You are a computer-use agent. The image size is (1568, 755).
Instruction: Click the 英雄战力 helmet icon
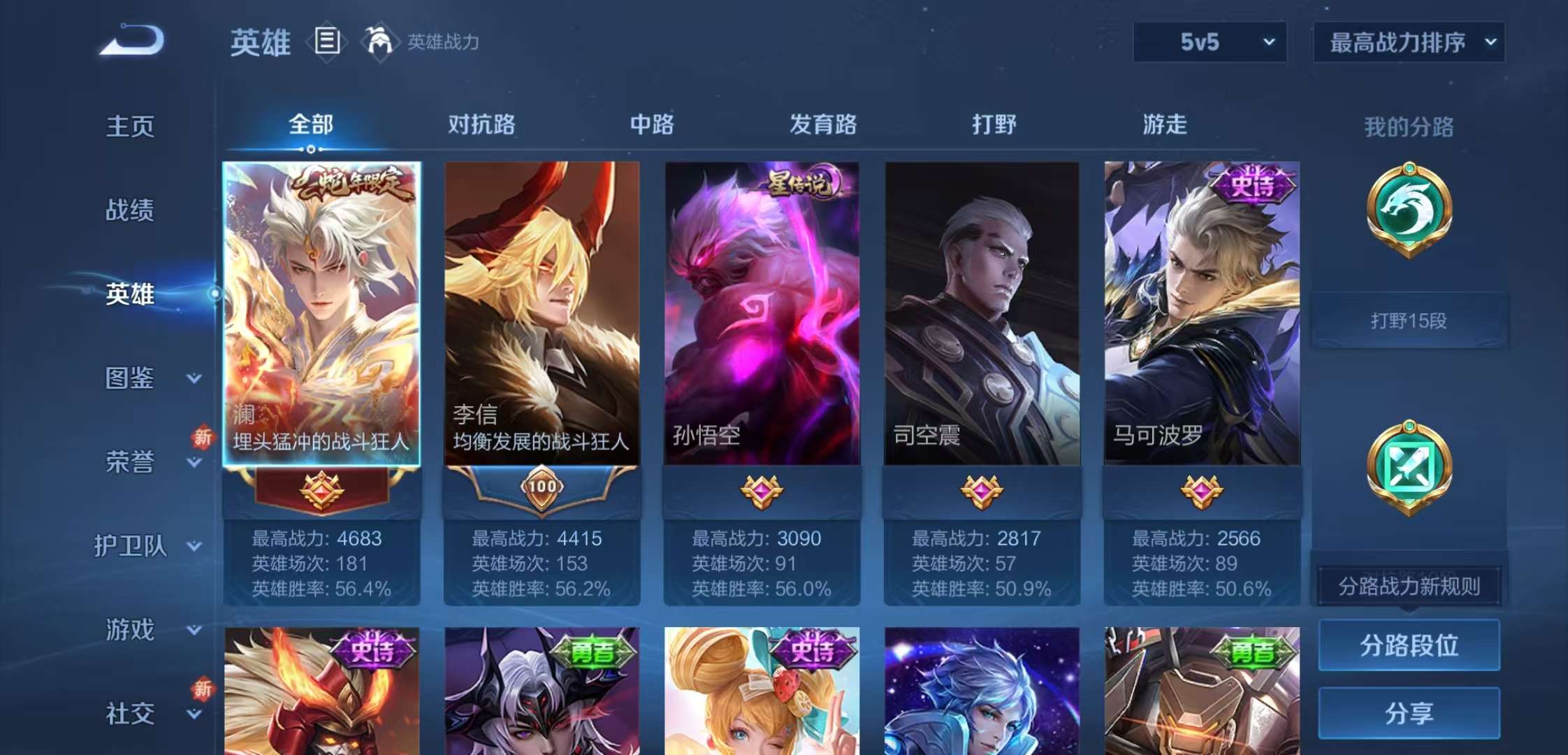point(379,41)
